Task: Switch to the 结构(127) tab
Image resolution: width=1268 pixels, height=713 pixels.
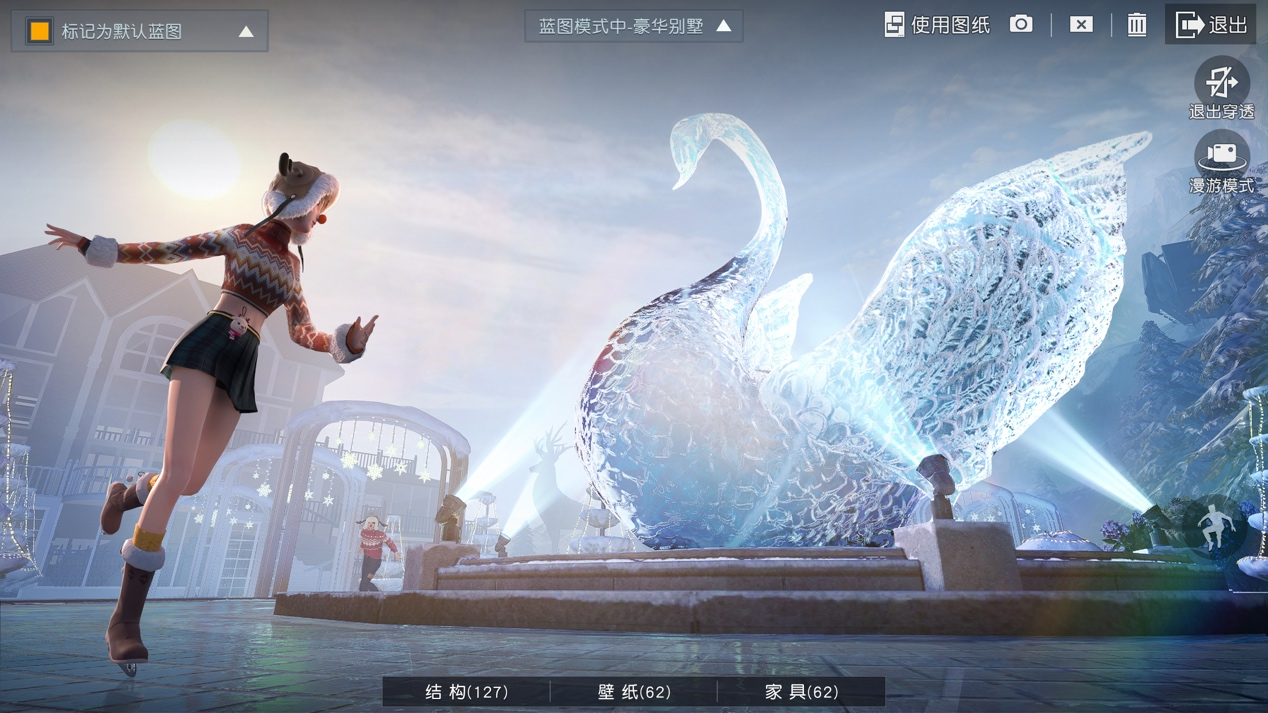Action: (467, 692)
